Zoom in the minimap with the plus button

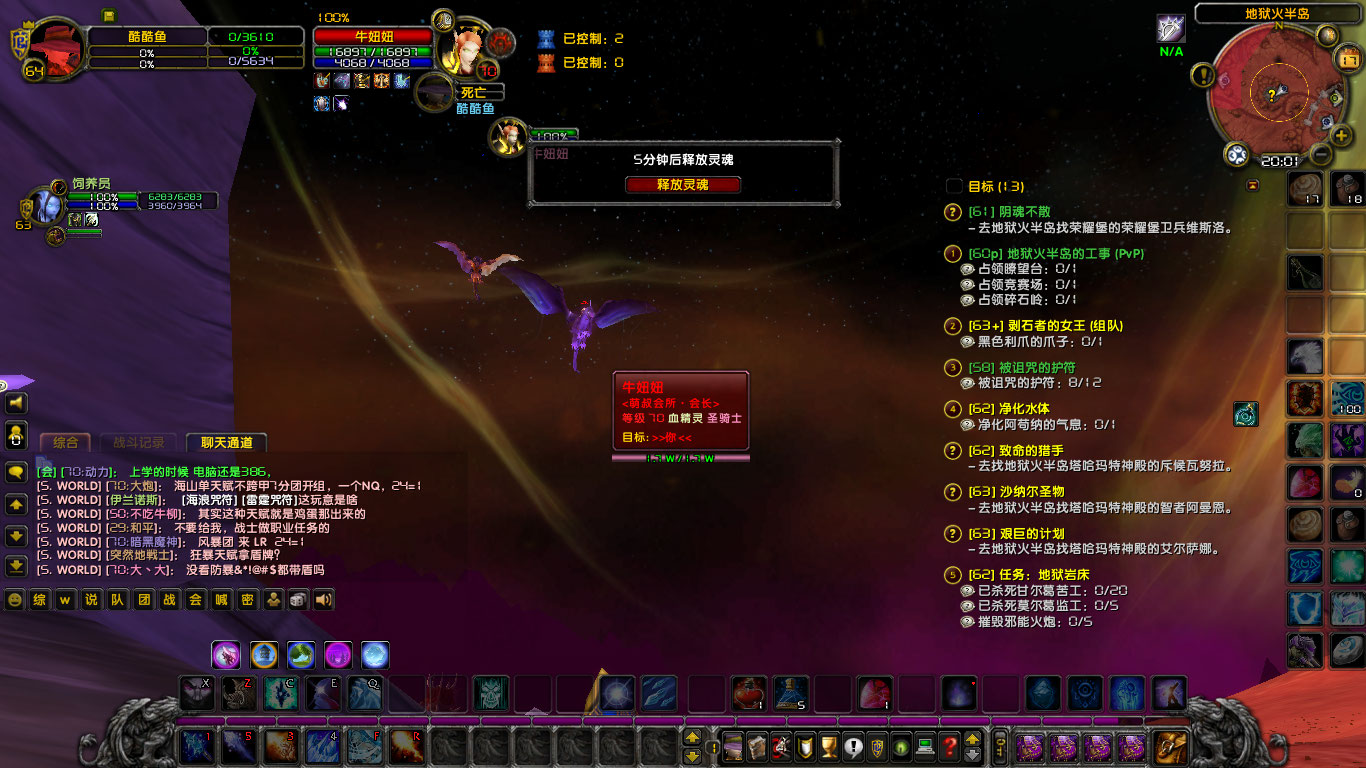point(1341,135)
